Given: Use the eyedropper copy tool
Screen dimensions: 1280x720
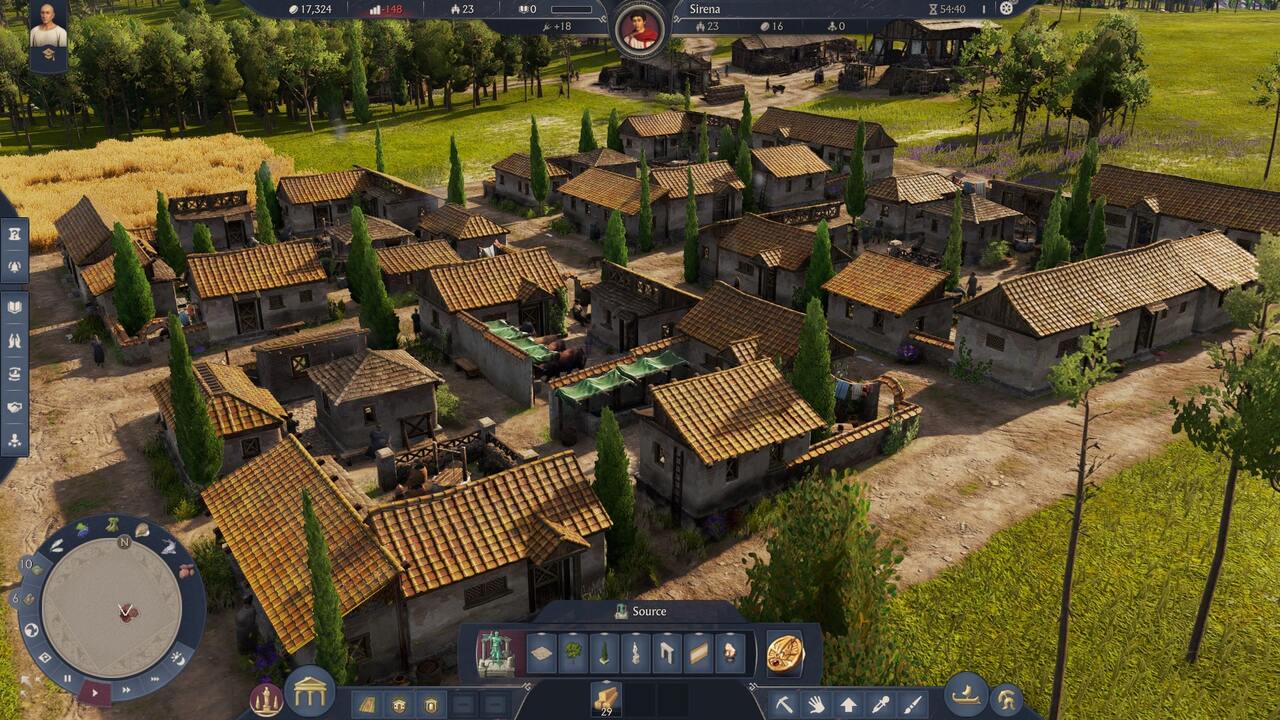Looking at the screenshot, I should (880, 704).
